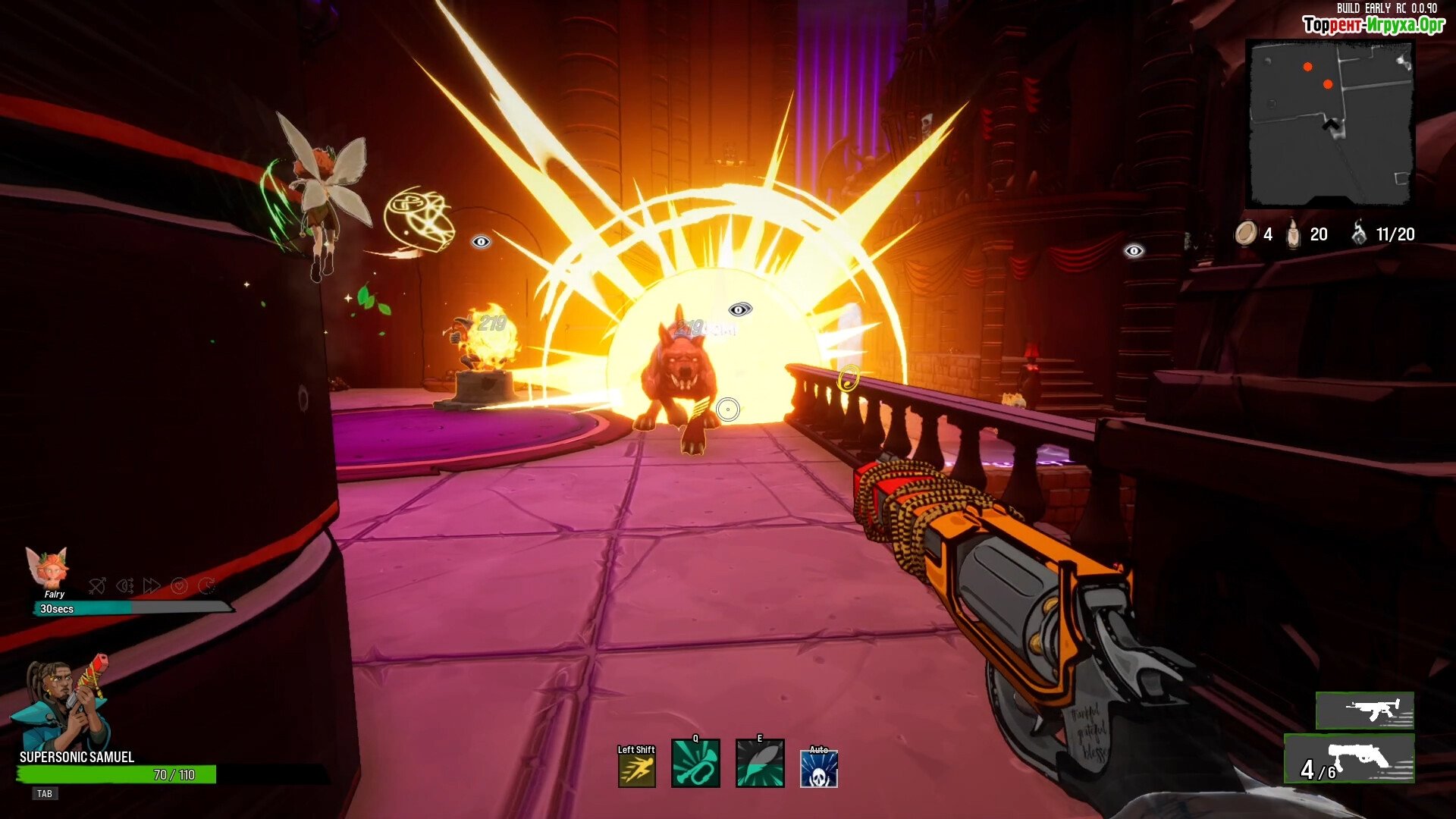Click the heart circle buff icon

[179, 585]
